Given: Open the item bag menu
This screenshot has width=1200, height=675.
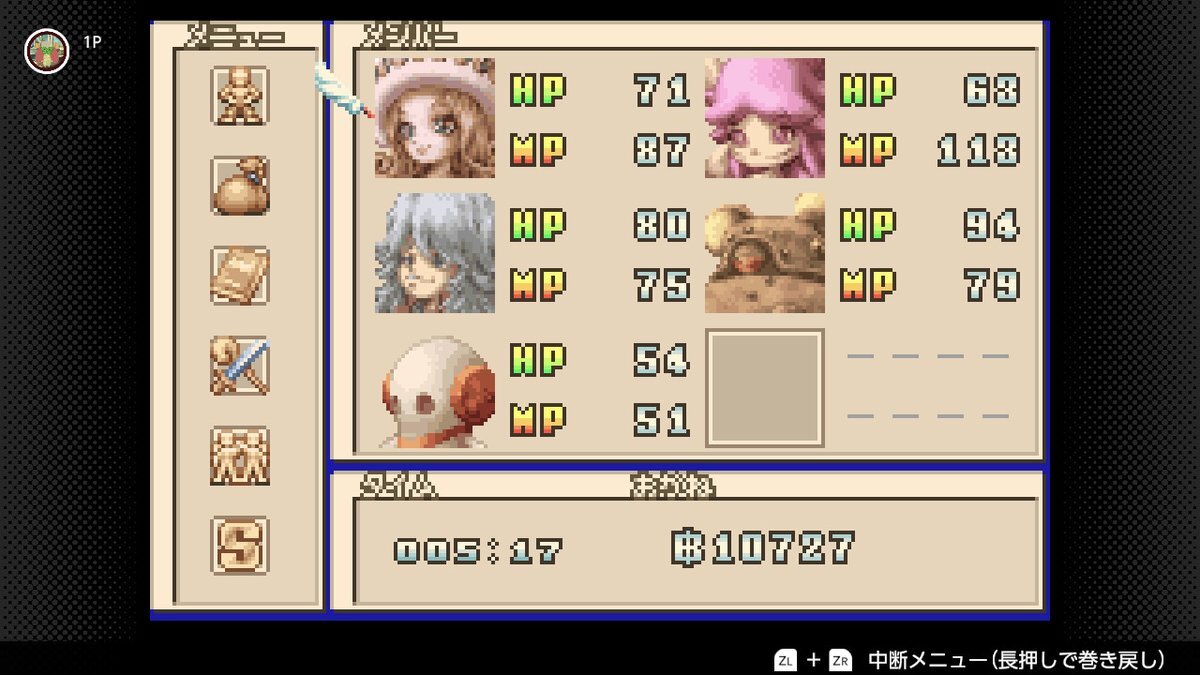Looking at the screenshot, I should 240,186.
